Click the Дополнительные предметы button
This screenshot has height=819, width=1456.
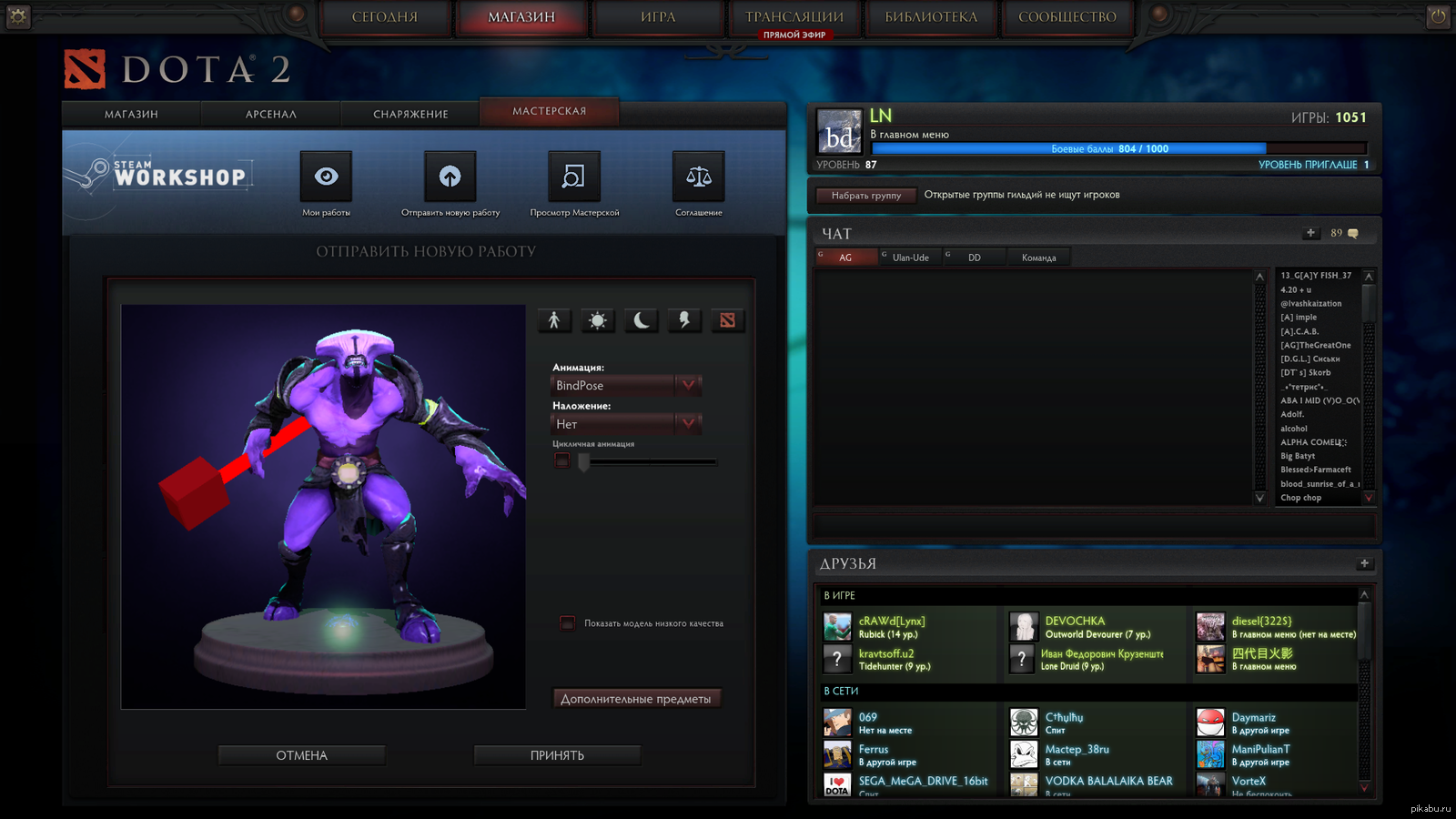tap(636, 699)
